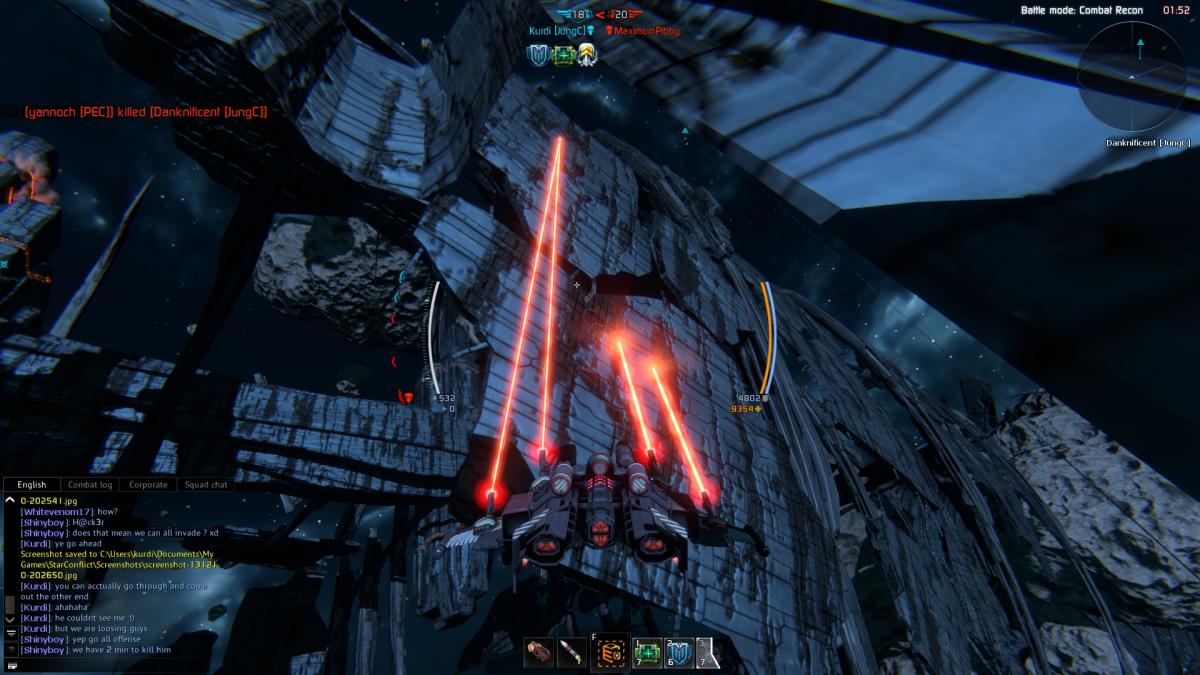The height and width of the screenshot is (675, 1200).
Task: Jump to the bottom of the chat
Action: point(11,633)
